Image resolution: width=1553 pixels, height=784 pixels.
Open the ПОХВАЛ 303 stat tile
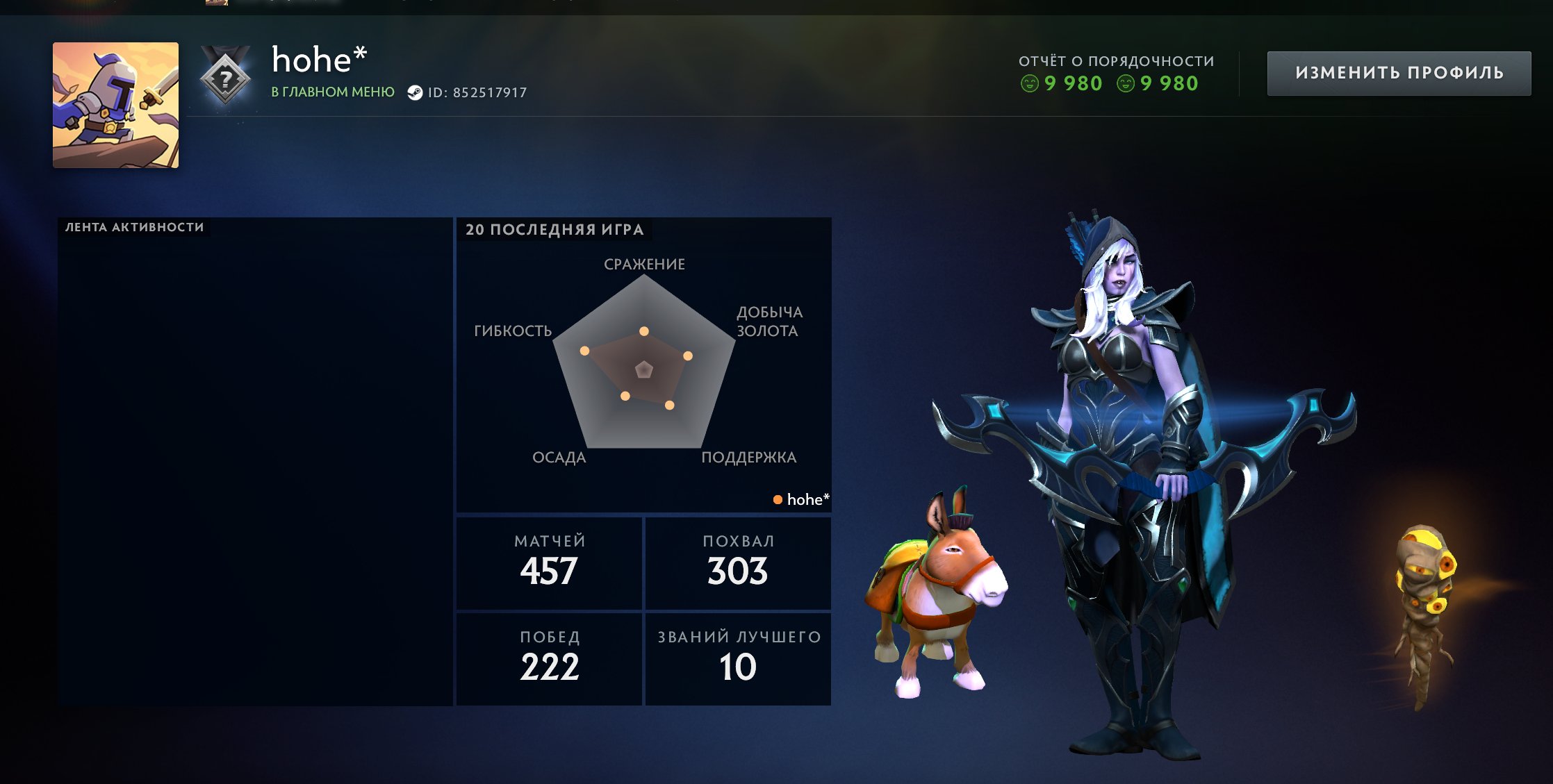tap(738, 563)
